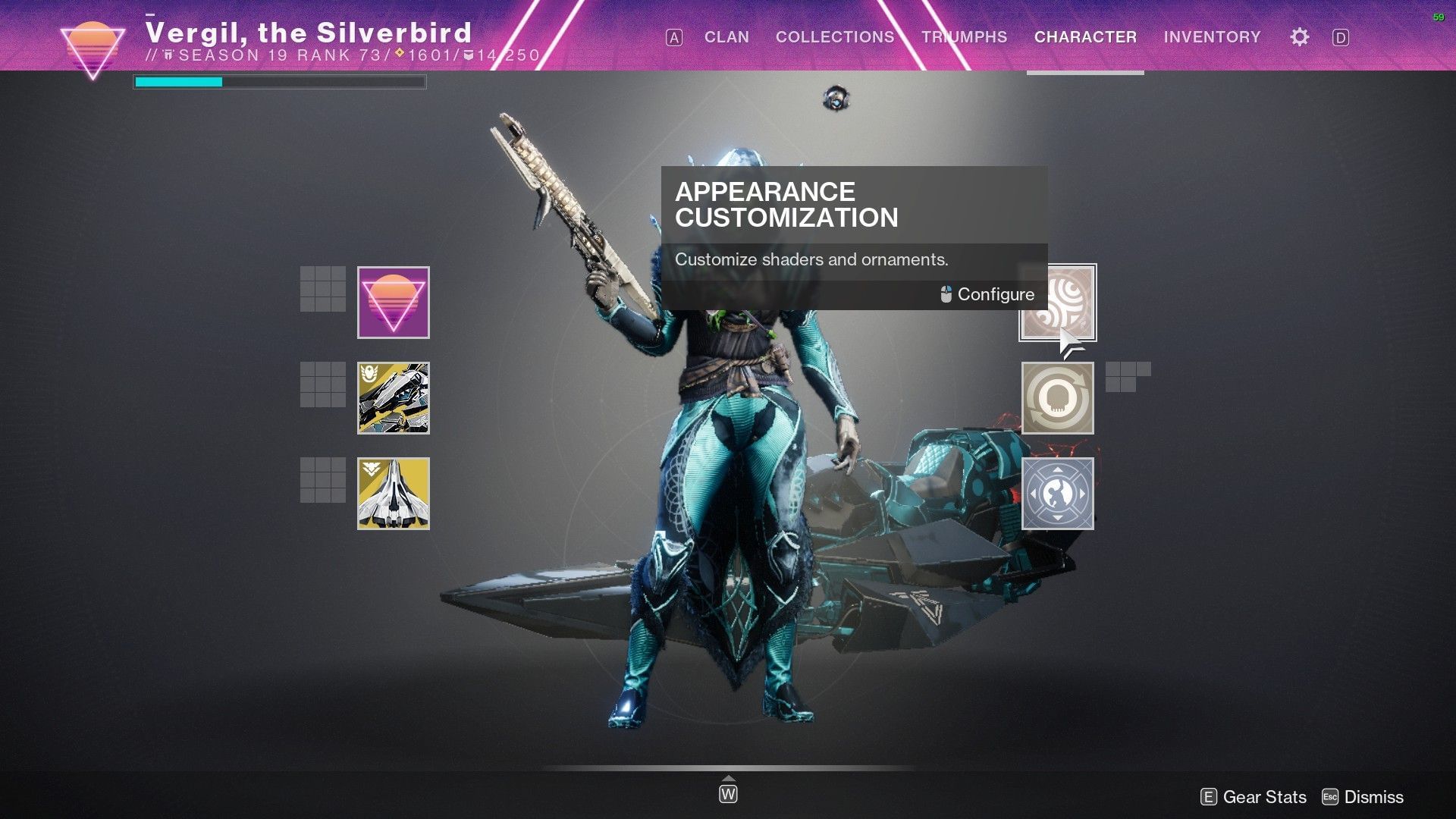Switch to the TRIUMPHS screen
This screenshot has width=1456, height=819.
coord(964,36)
